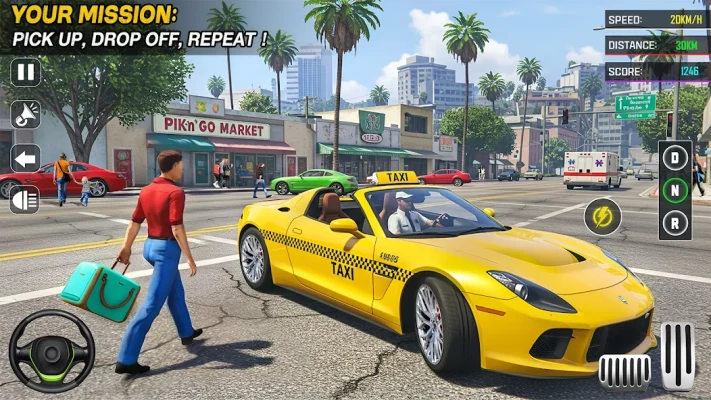Pause the game

(x=25, y=72)
